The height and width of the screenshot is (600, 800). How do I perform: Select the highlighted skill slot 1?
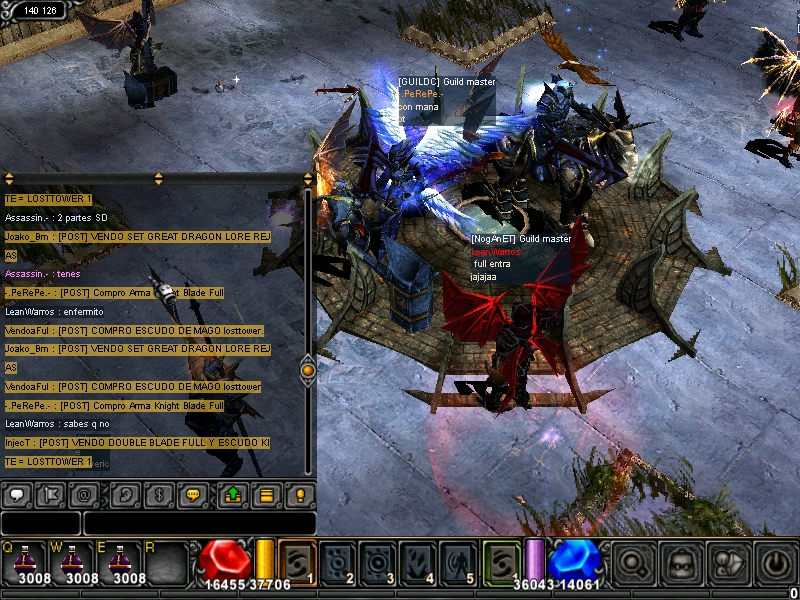[298, 562]
